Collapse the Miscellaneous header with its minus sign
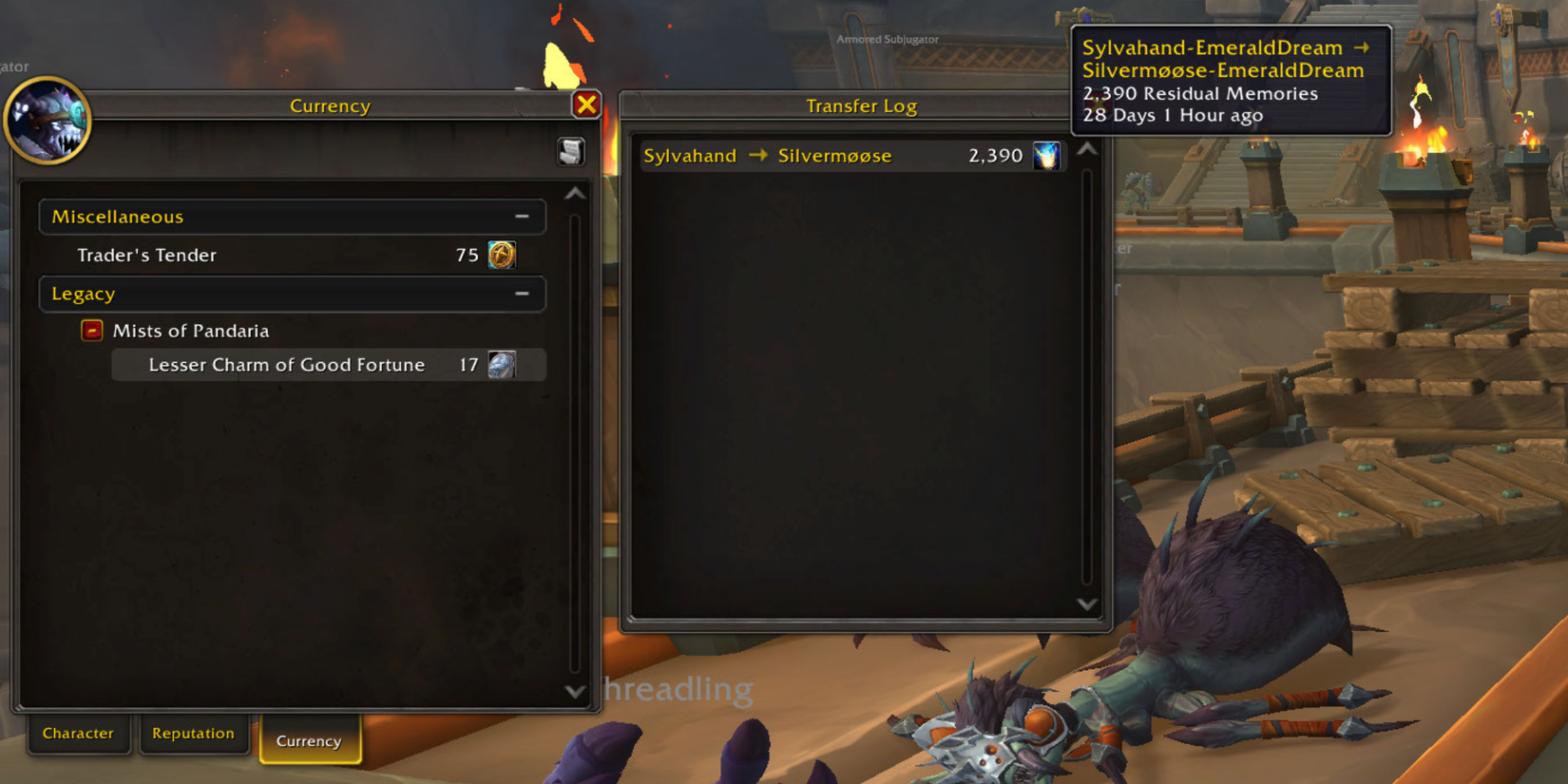The width and height of the screenshot is (1568, 784). 522,217
